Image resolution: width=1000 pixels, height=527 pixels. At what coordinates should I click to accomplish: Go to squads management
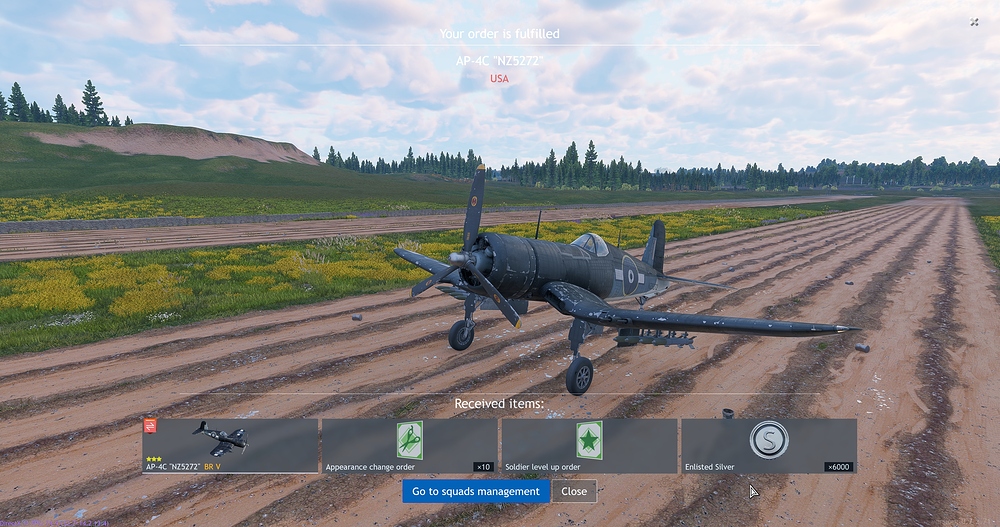click(x=476, y=491)
